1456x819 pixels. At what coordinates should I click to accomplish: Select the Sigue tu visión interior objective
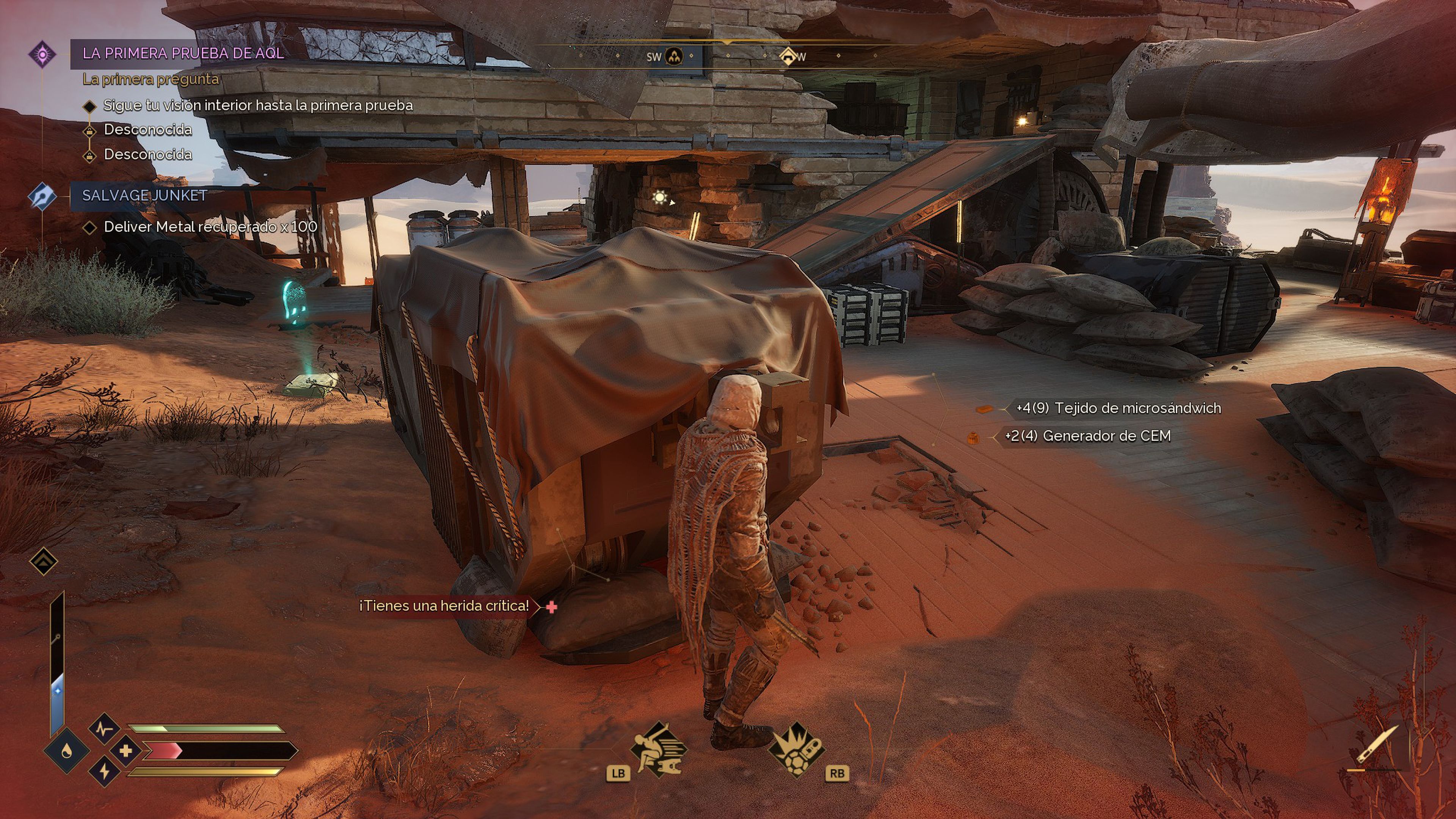click(x=258, y=106)
